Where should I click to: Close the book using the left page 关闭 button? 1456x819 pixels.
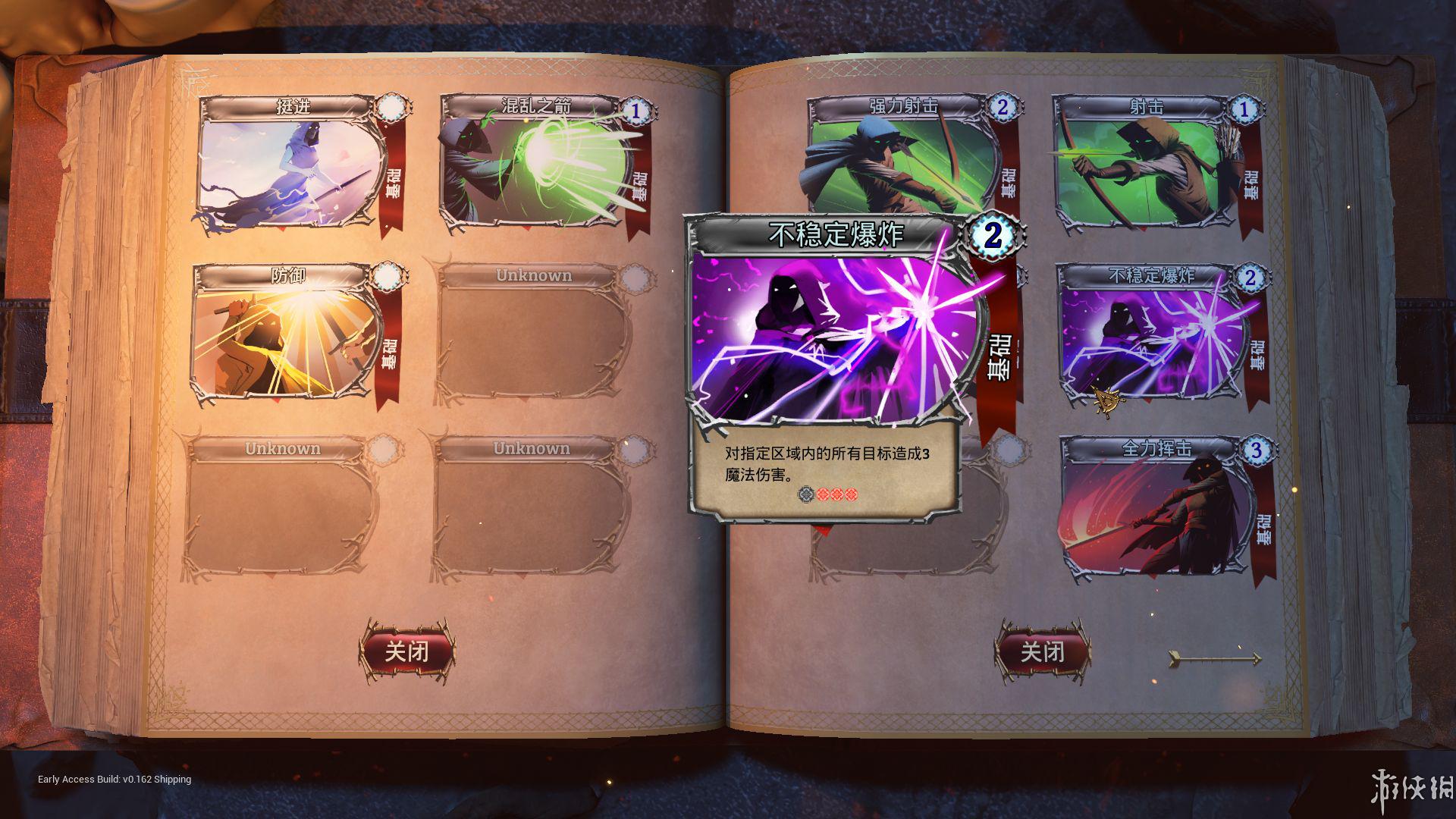click(407, 651)
